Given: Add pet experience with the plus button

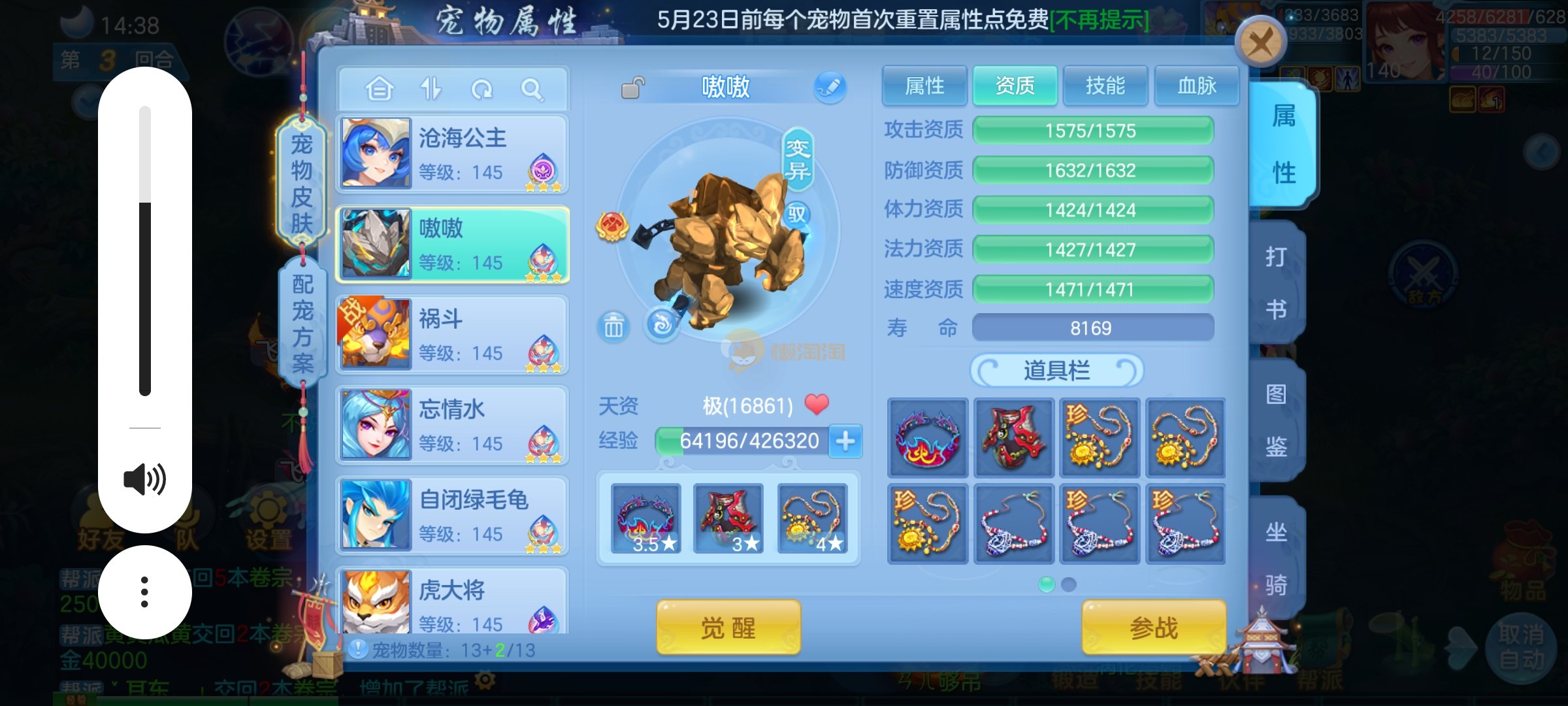Looking at the screenshot, I should tap(845, 441).
